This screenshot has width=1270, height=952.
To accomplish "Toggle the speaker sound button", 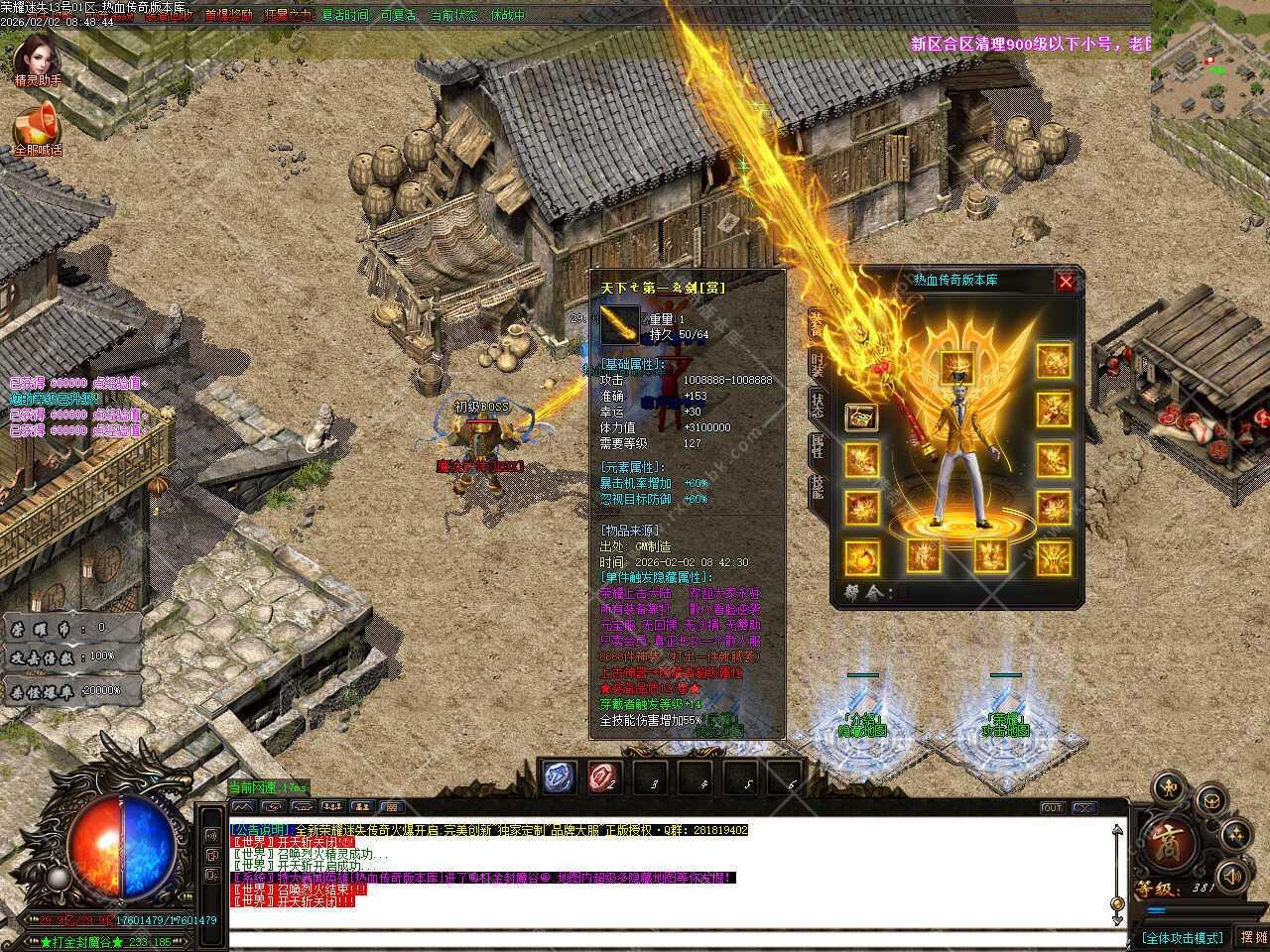I will tap(1232, 876).
